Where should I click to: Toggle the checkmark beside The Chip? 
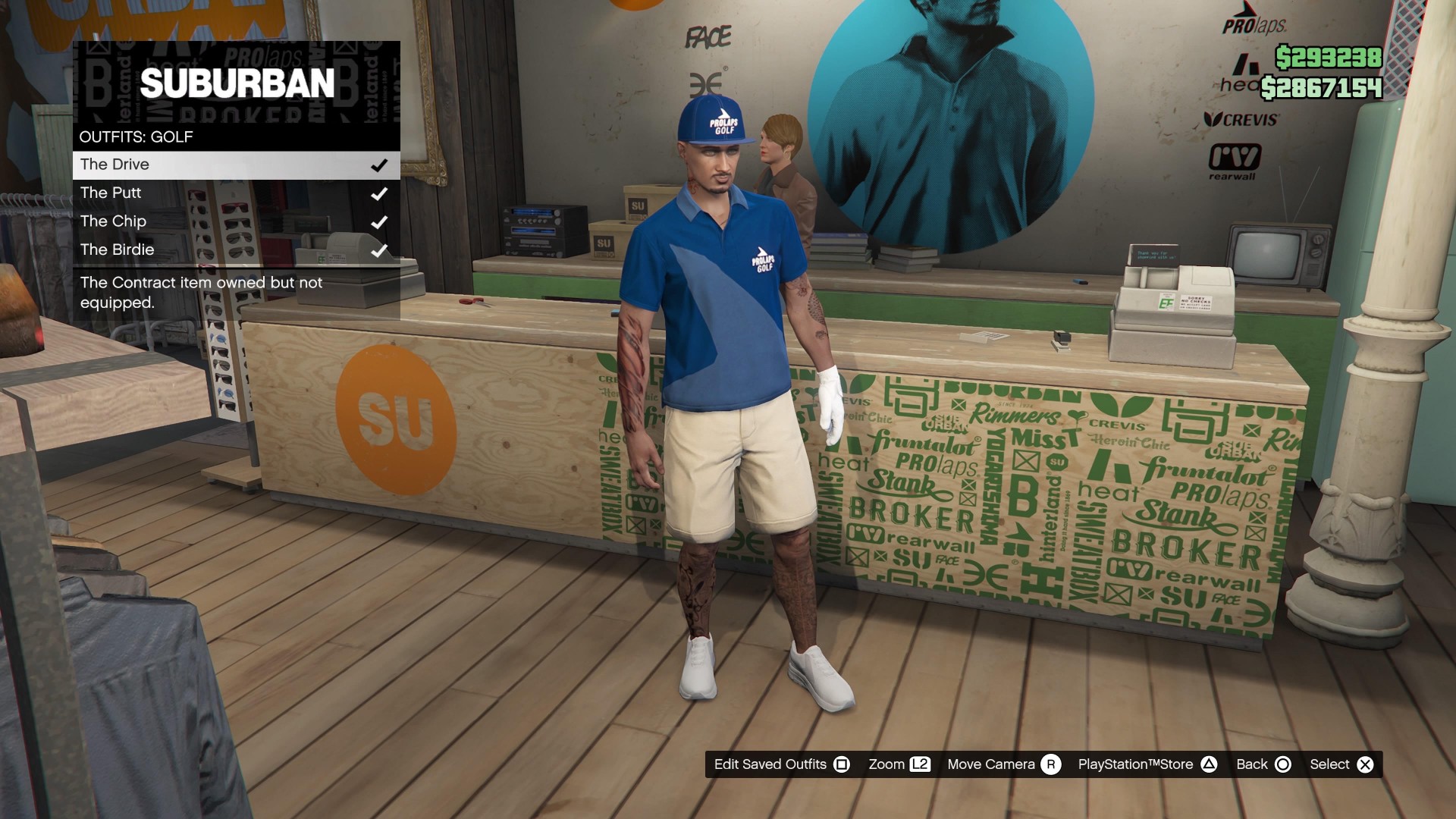click(378, 221)
